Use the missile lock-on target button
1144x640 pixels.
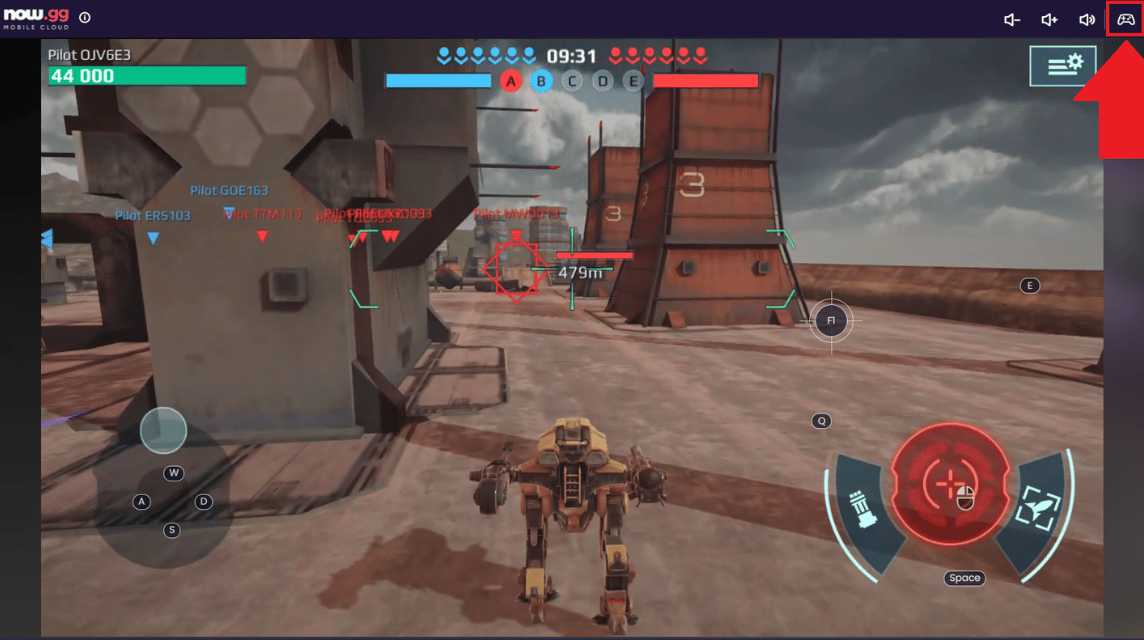pyautogui.click(x=1034, y=510)
